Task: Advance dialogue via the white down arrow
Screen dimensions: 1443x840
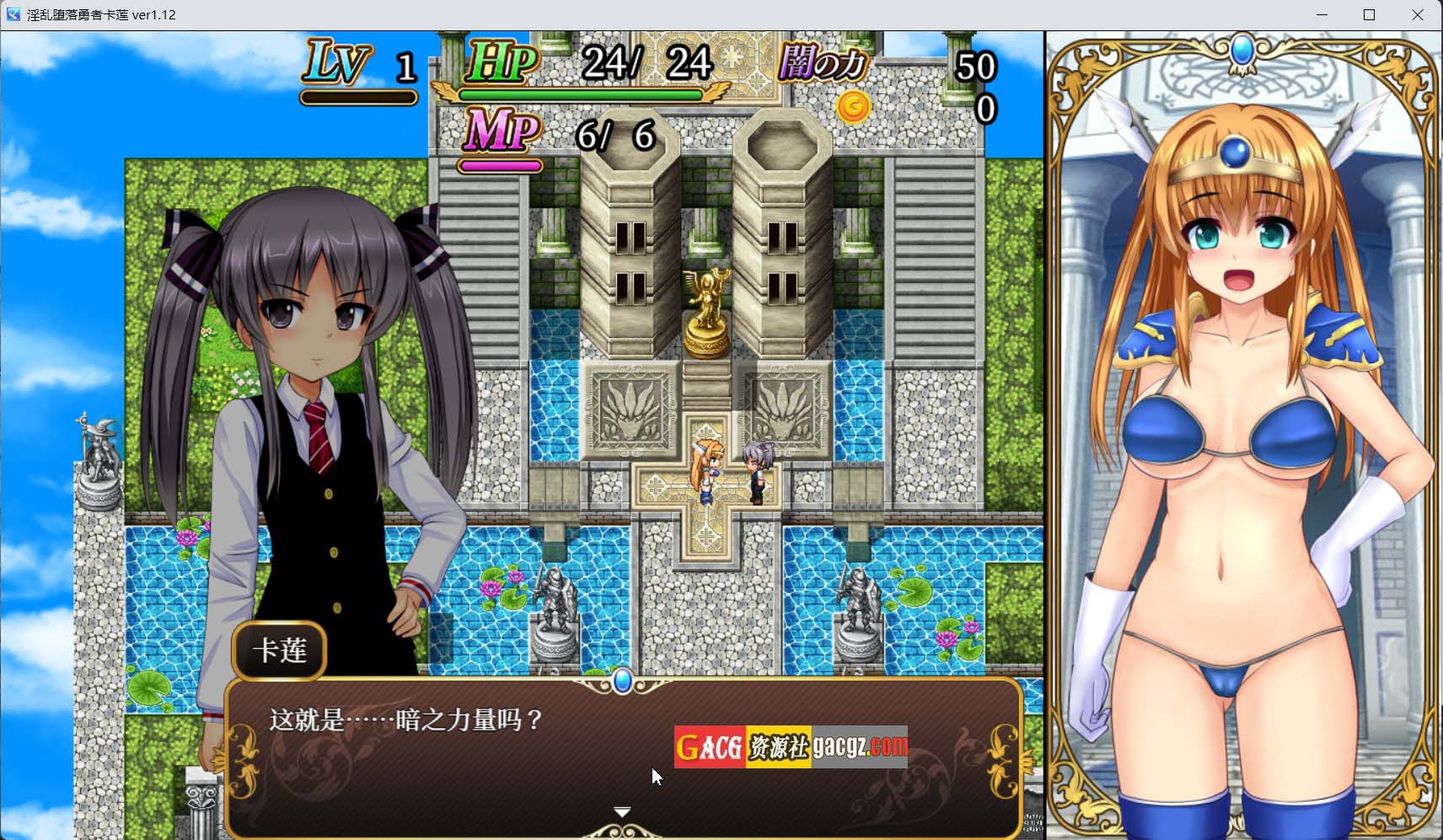Action: (622, 812)
